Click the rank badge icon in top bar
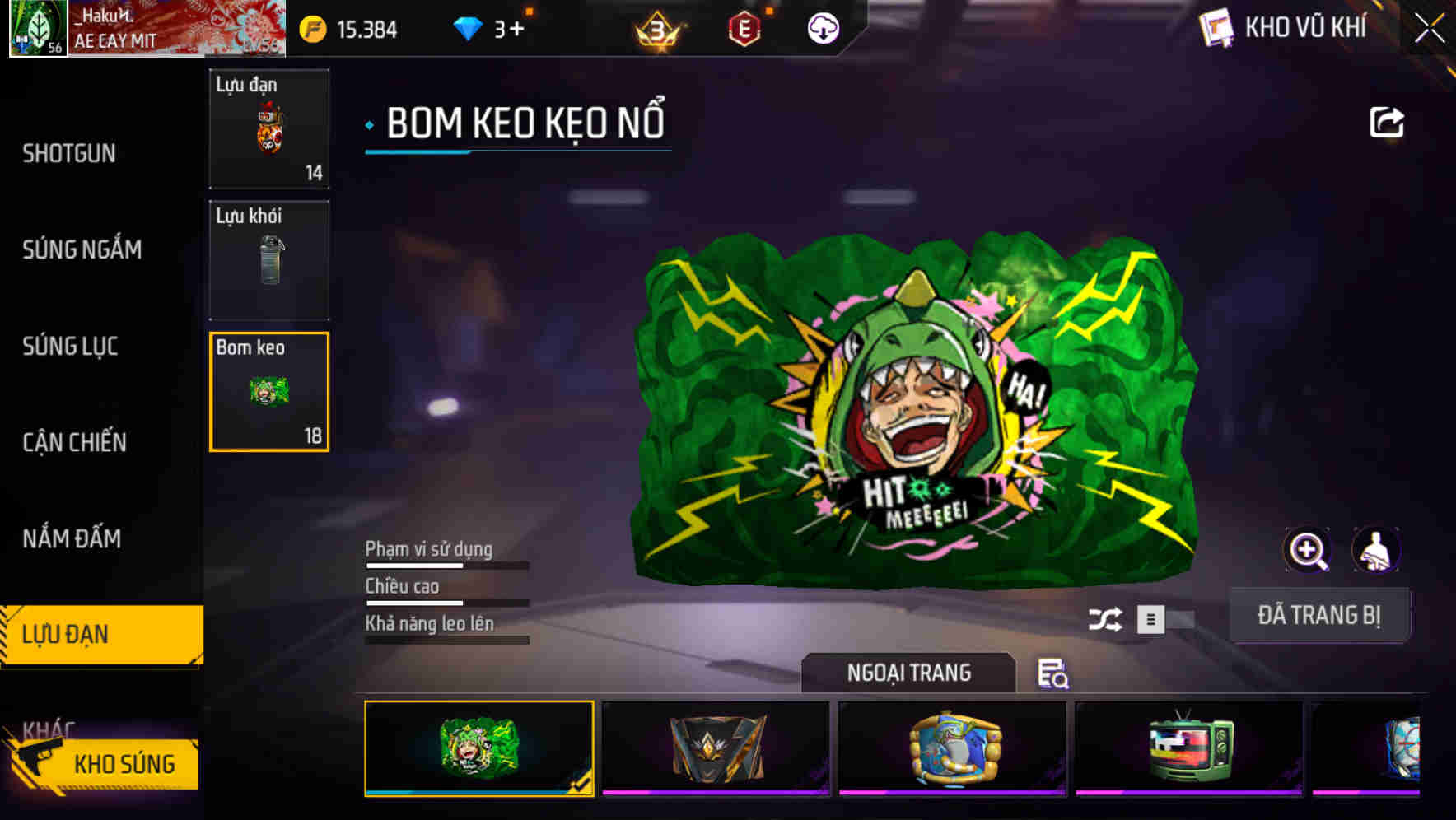This screenshot has height=820, width=1456. click(655, 30)
